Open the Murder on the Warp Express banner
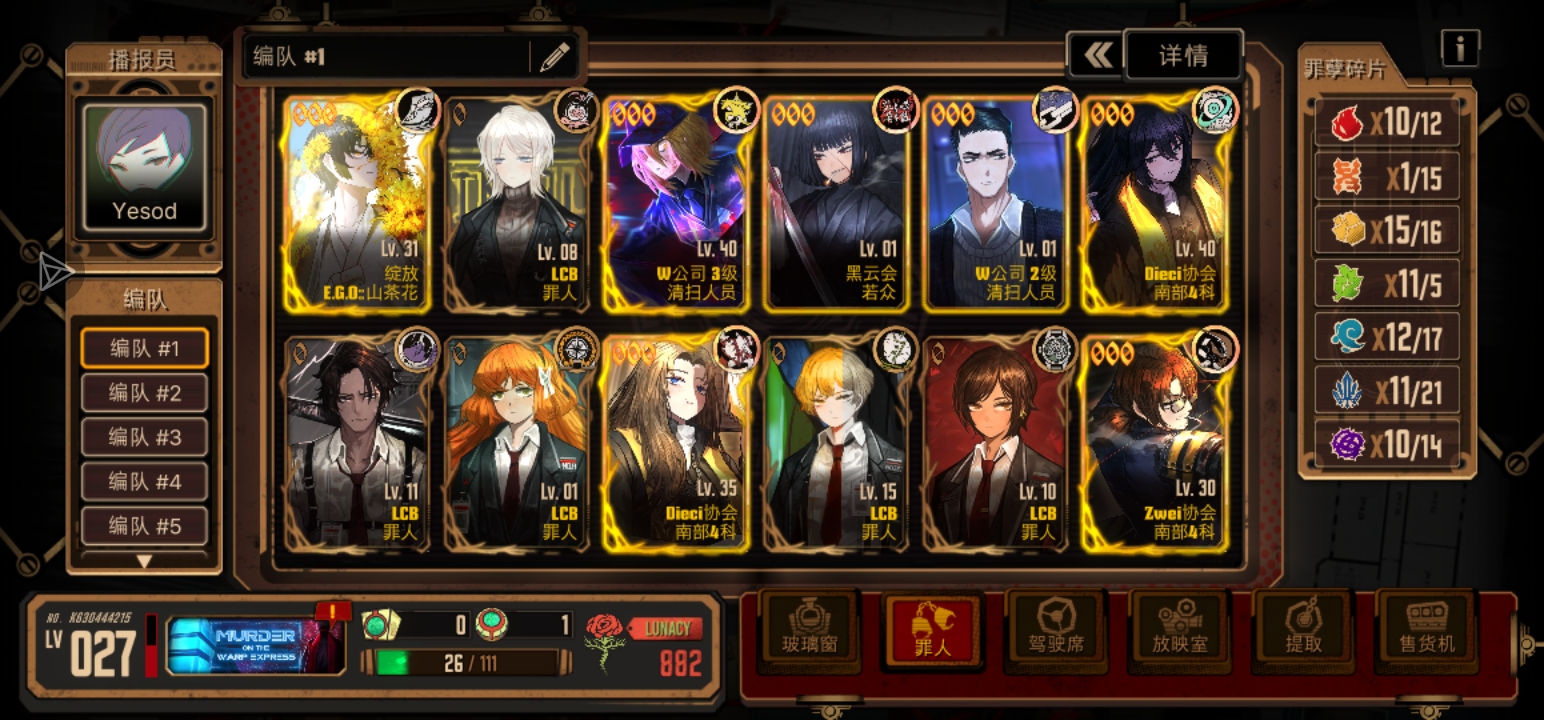Viewport: 1544px width, 720px height. (255, 644)
